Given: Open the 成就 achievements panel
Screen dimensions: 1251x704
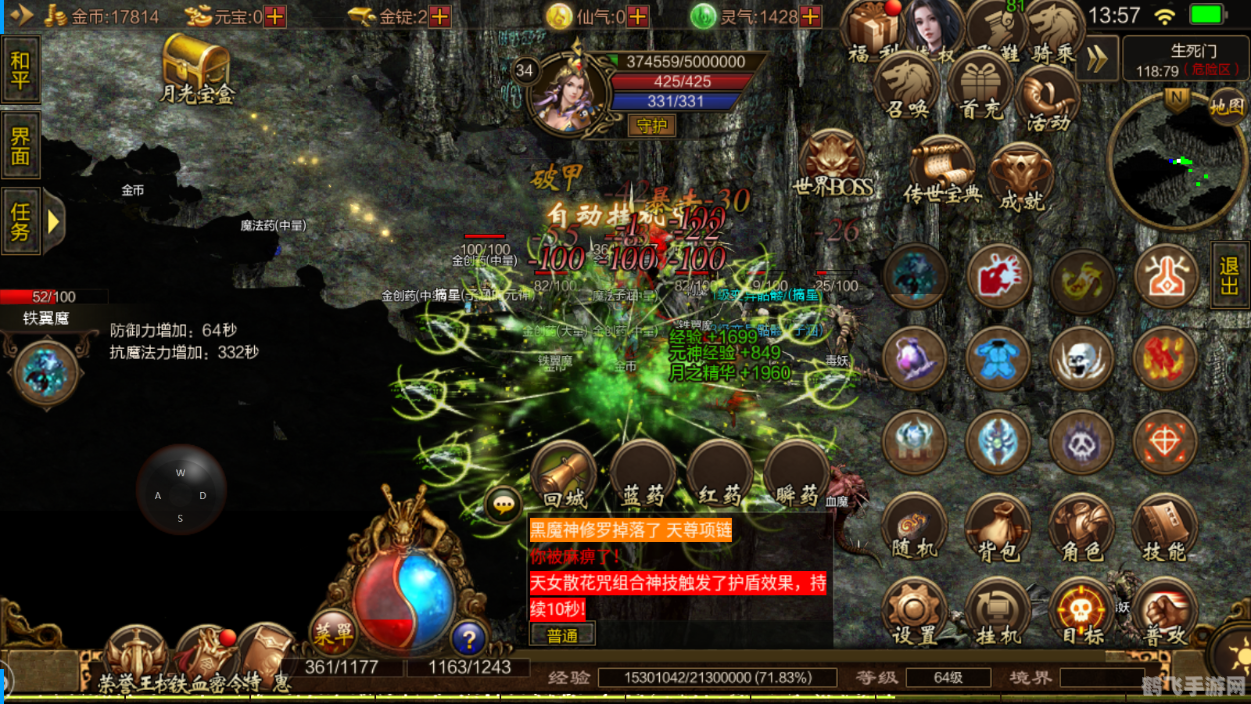Looking at the screenshot, I should [1021, 176].
